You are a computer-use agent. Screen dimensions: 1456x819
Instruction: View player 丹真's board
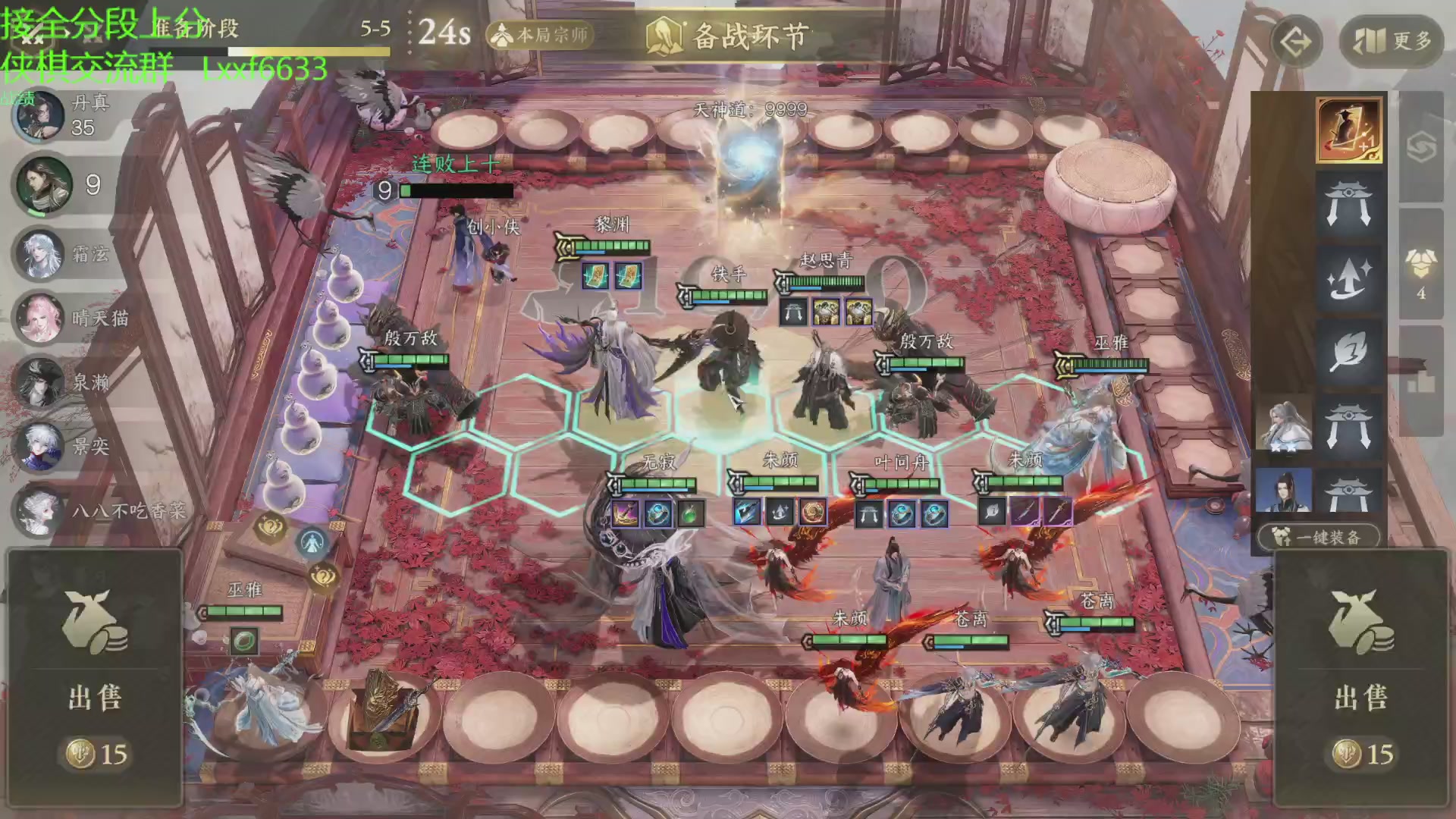[x=42, y=115]
